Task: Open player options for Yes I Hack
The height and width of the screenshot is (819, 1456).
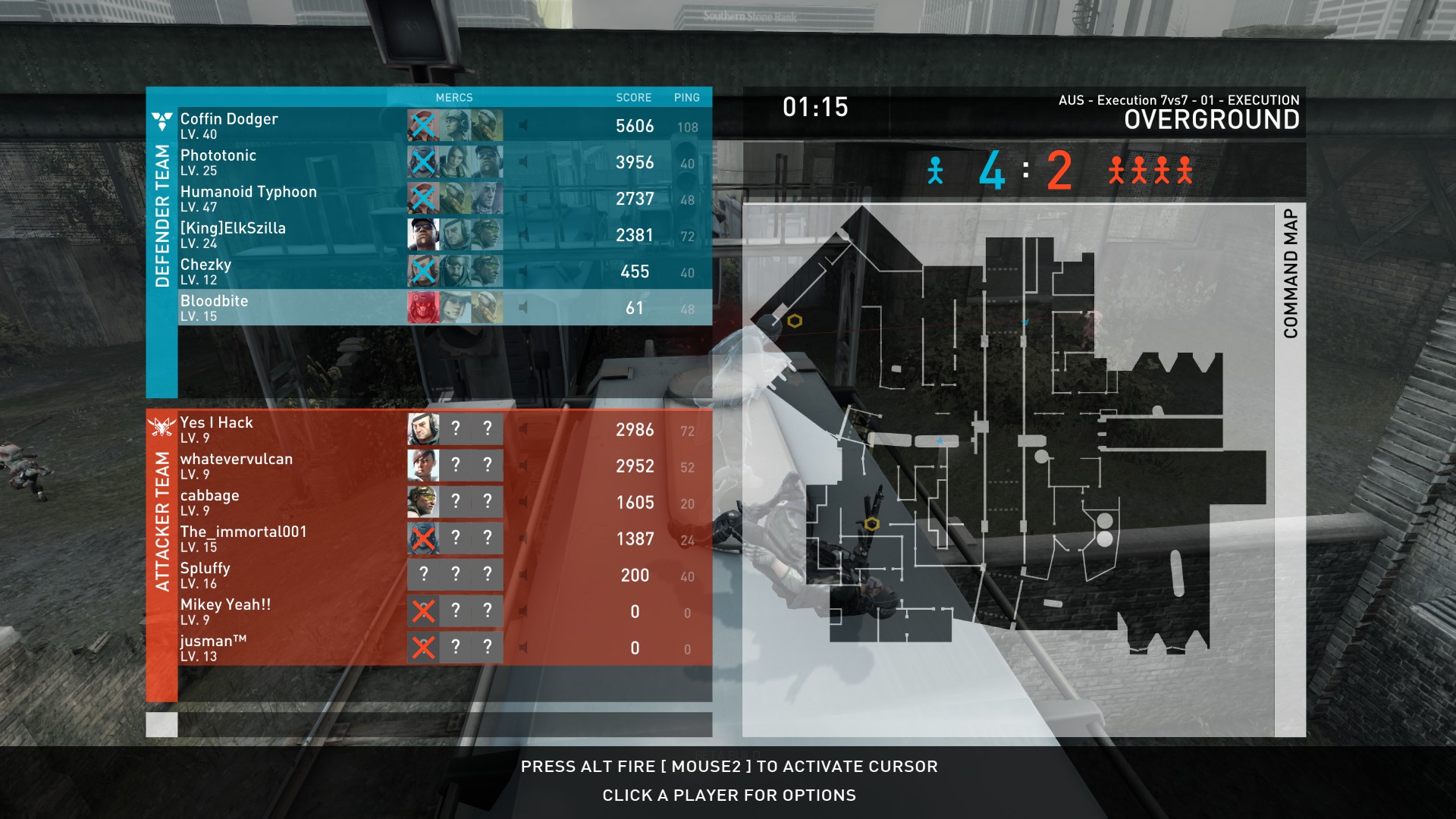Action: [x=217, y=429]
